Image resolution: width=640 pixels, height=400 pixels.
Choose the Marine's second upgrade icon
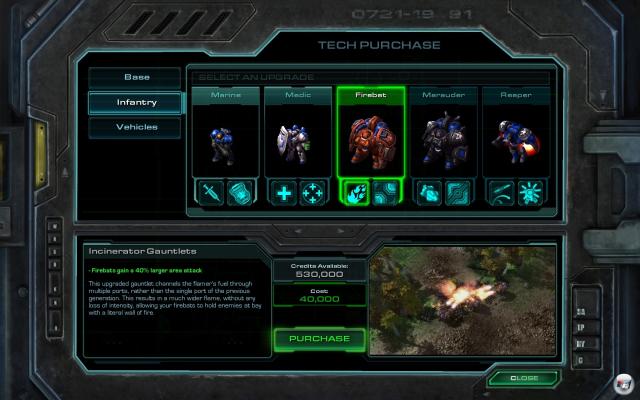coord(240,193)
